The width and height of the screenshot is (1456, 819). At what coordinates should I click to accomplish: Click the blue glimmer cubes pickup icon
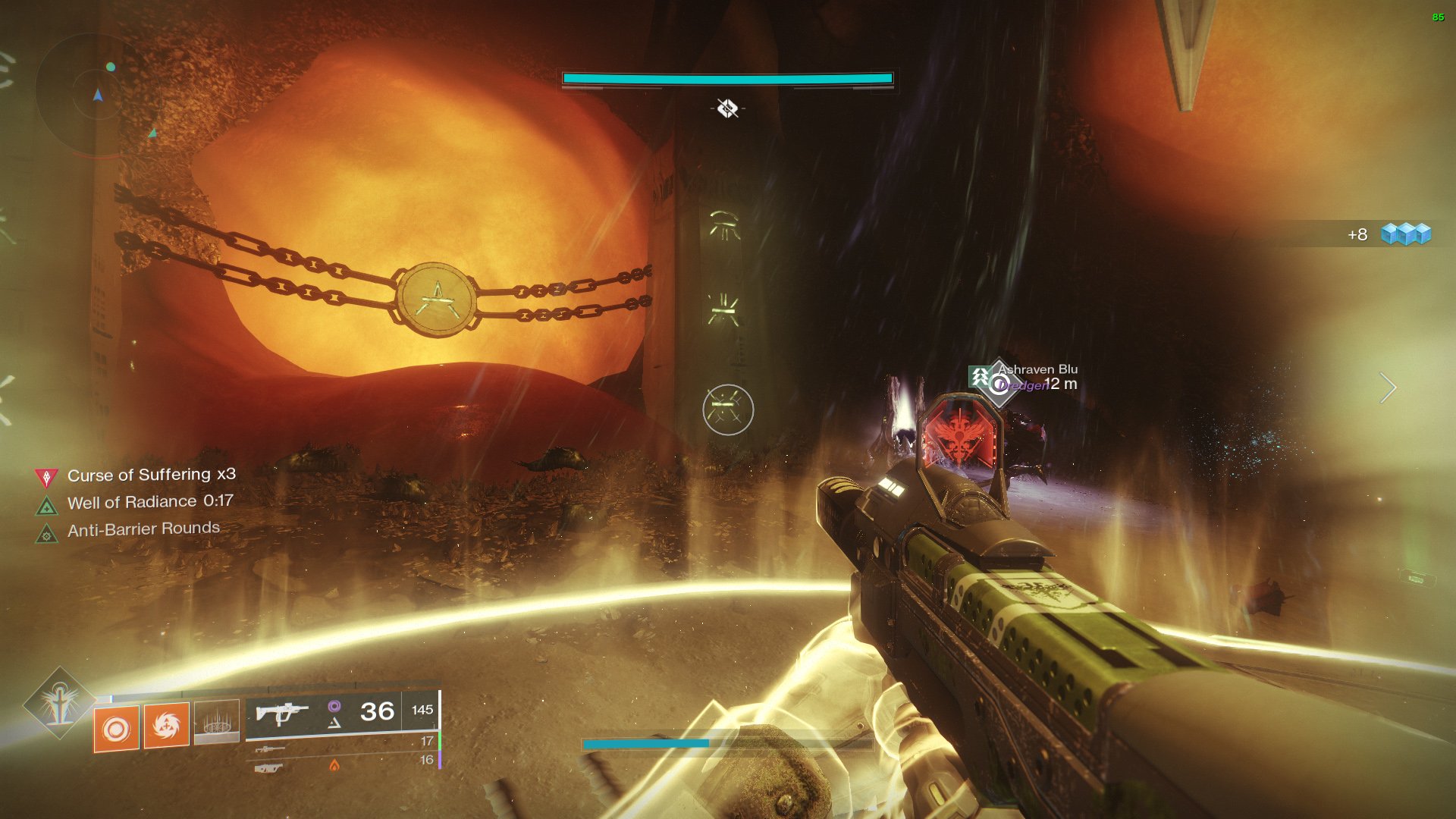tap(1405, 234)
